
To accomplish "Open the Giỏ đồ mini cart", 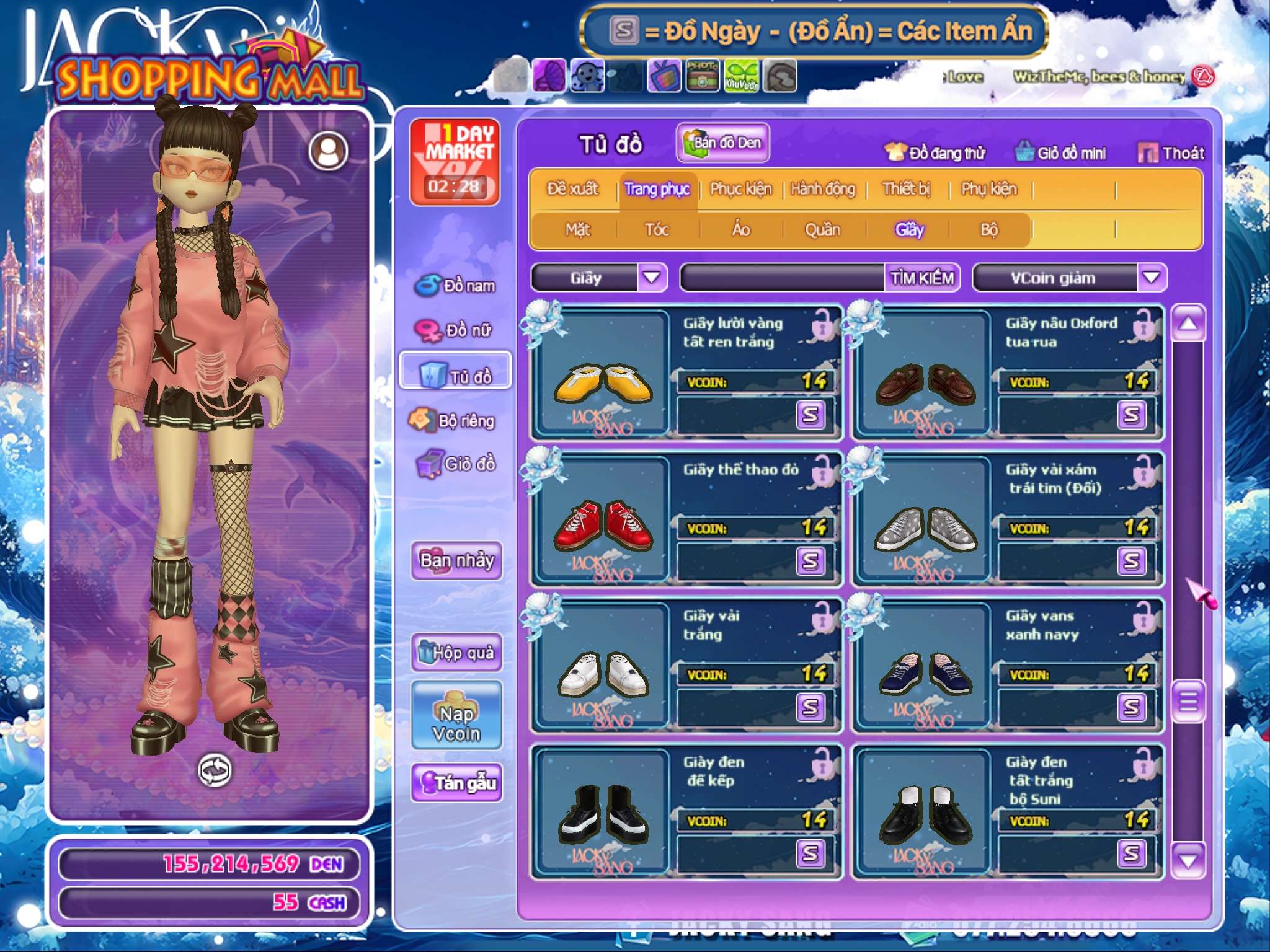I will pyautogui.click(x=1060, y=152).
